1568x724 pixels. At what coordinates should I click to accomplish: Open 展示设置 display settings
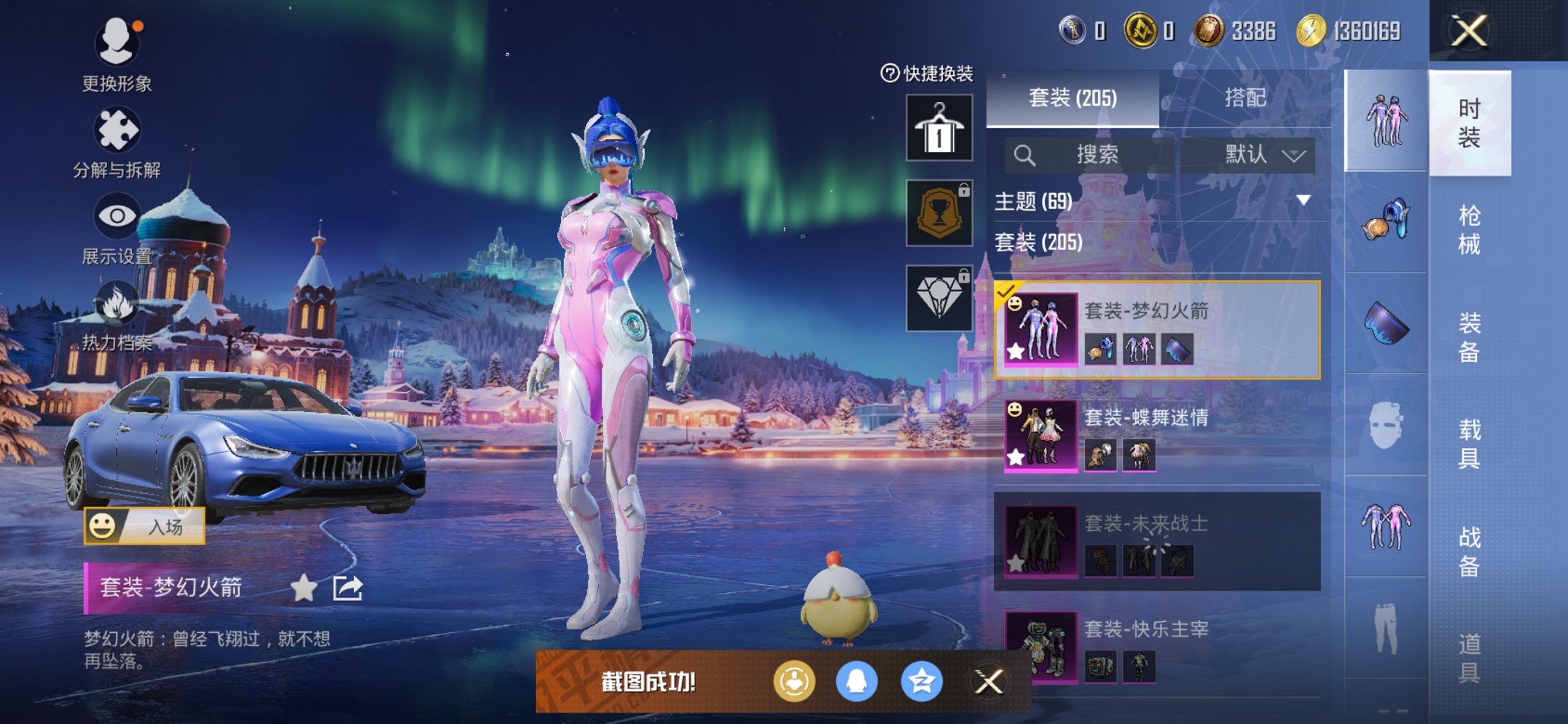[x=117, y=217]
